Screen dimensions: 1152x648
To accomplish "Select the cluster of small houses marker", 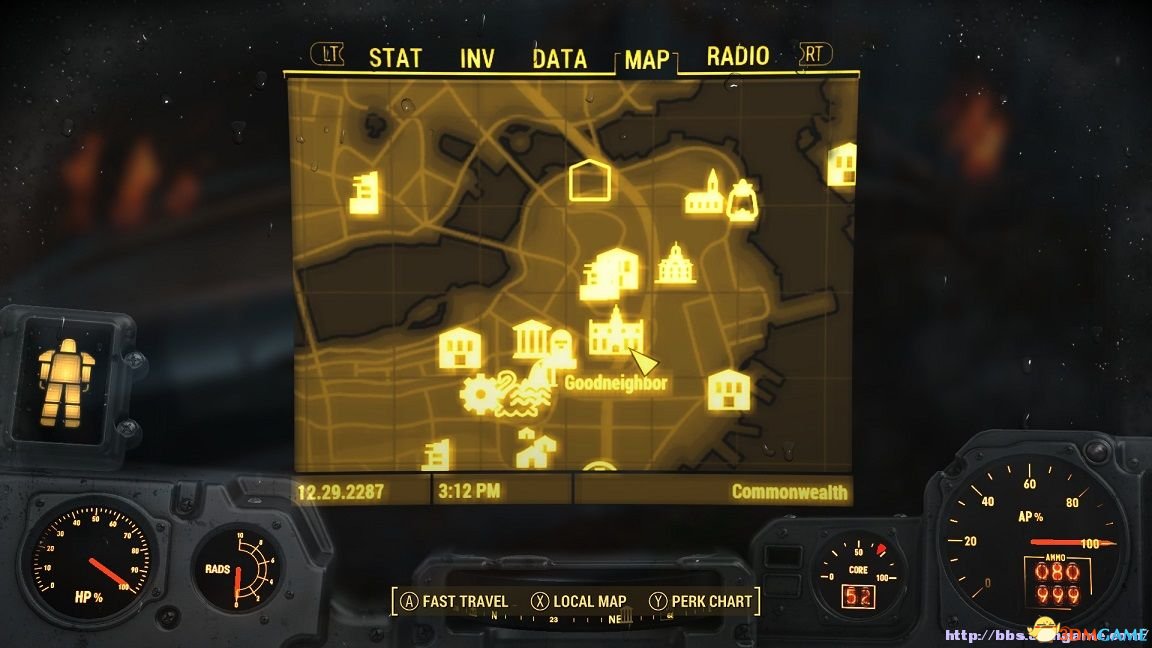I will point(536,449).
